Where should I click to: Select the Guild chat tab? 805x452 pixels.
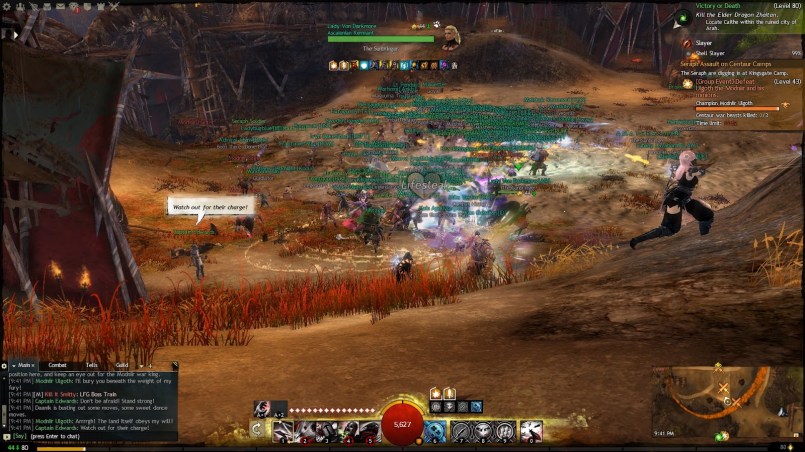pos(121,365)
